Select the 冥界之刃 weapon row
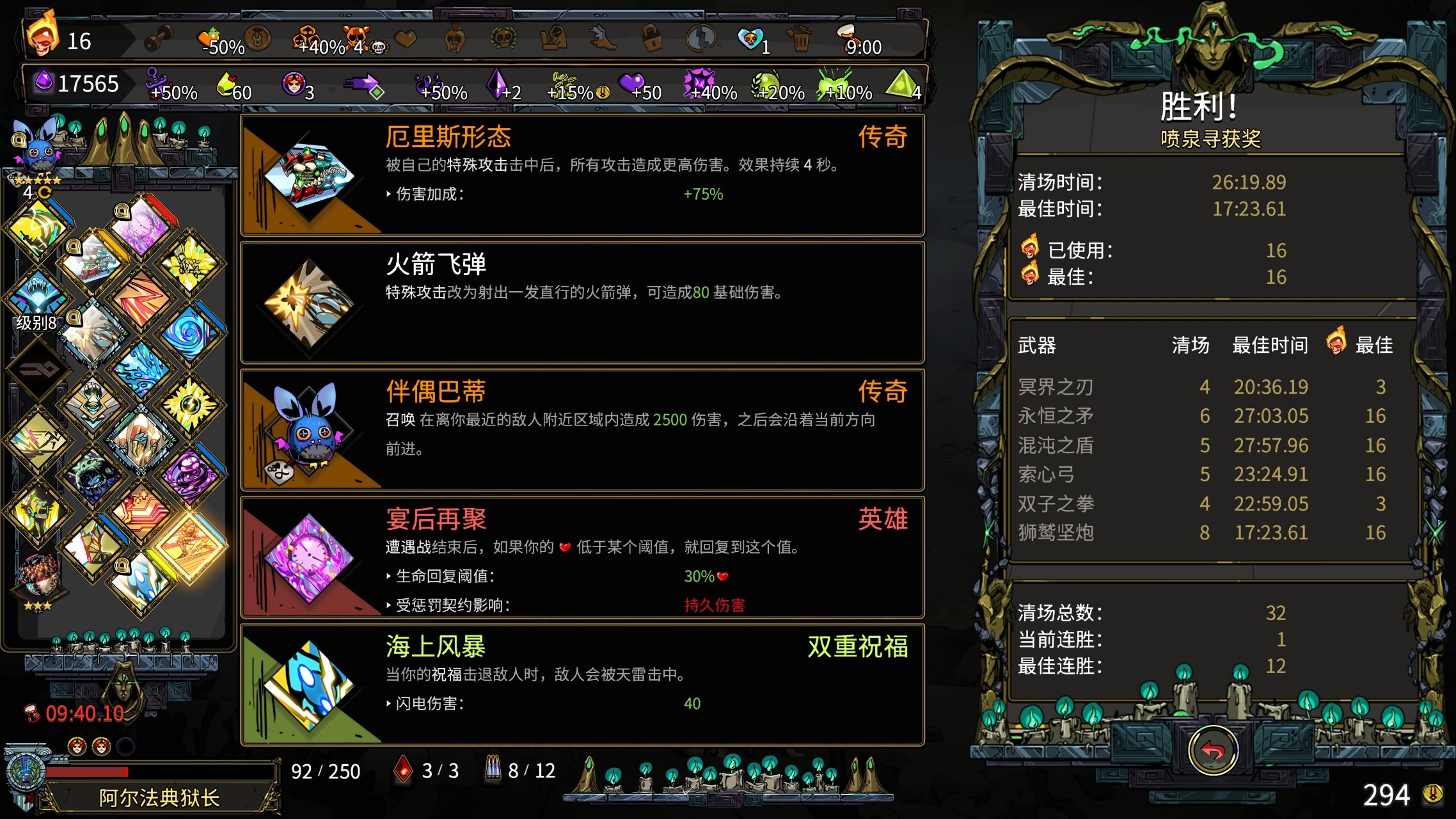 click(x=1056, y=386)
